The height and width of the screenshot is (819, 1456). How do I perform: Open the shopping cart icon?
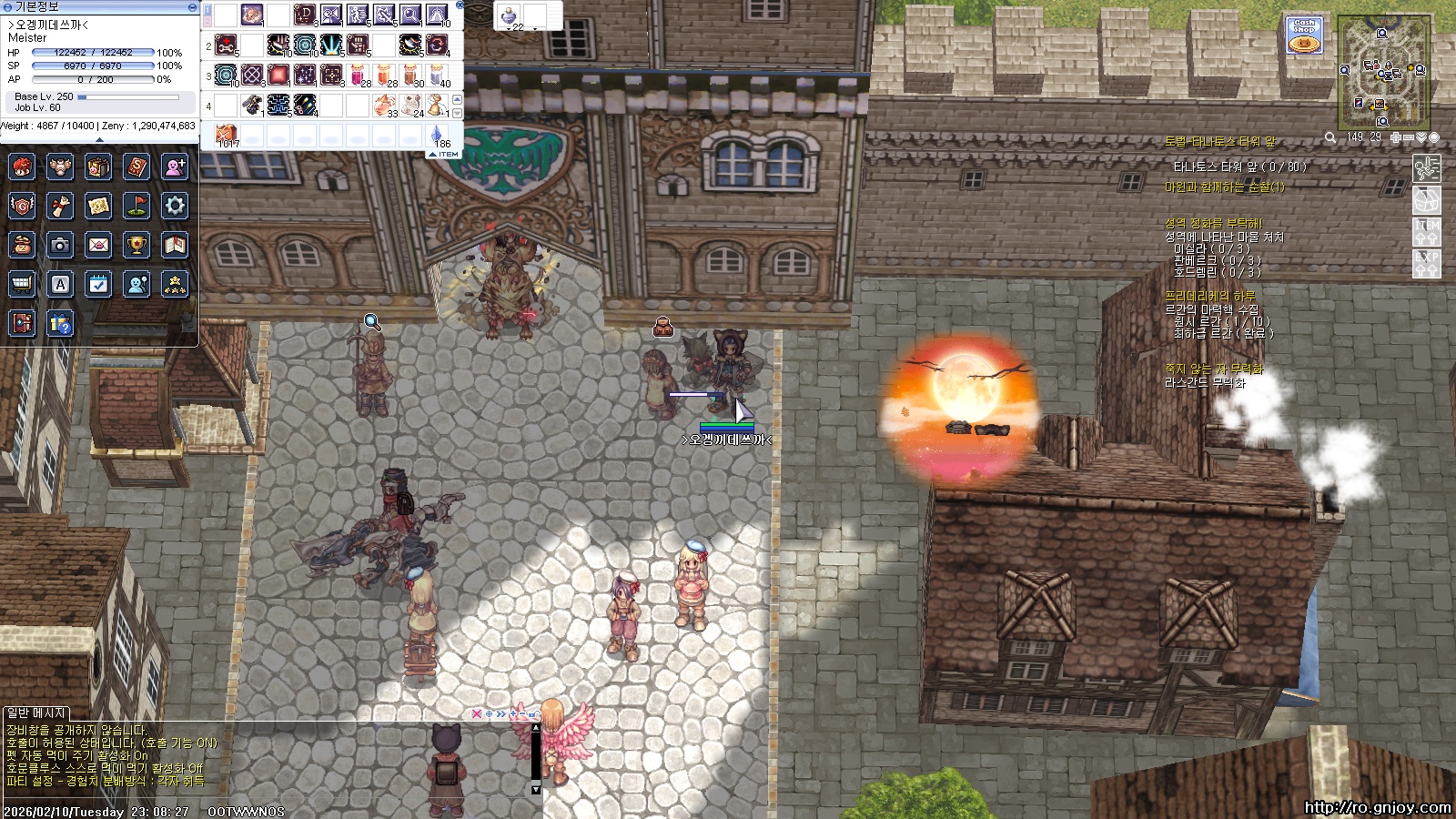22,284
